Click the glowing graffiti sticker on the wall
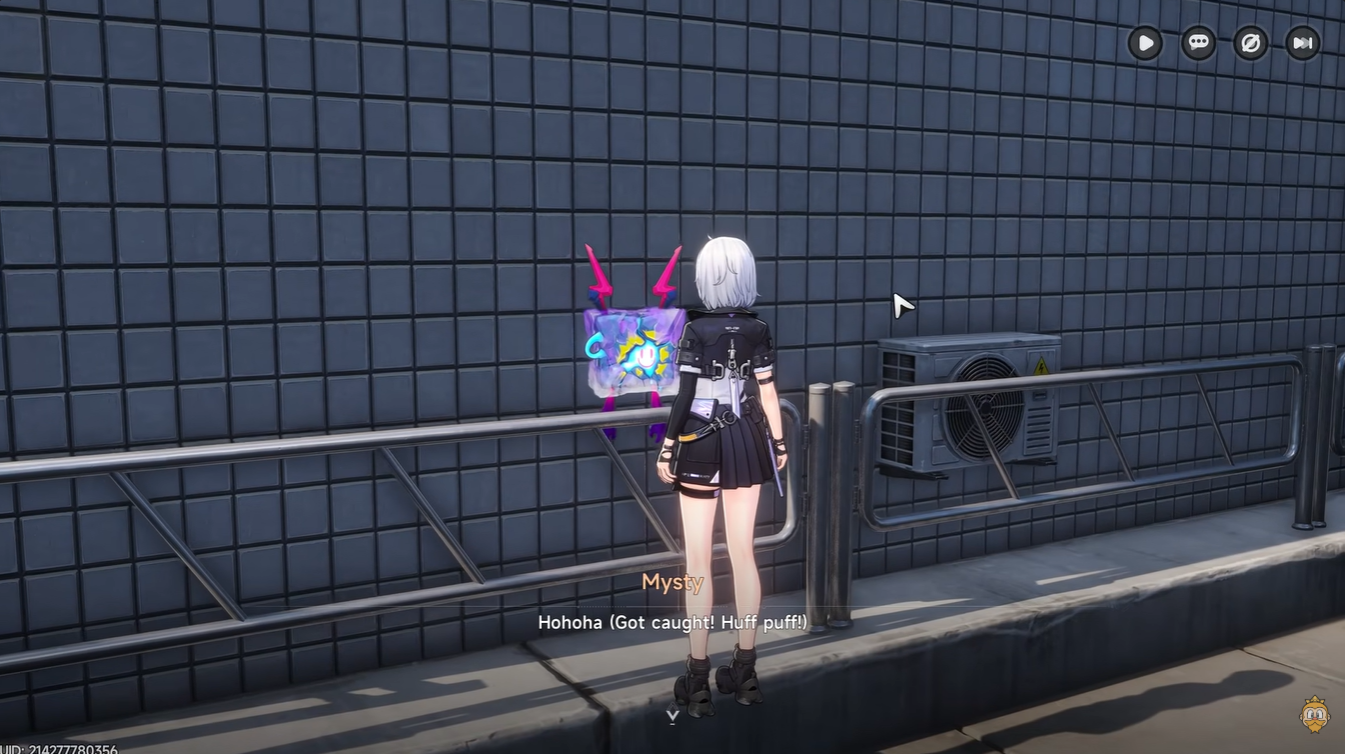This screenshot has height=754, width=1345. click(630, 350)
